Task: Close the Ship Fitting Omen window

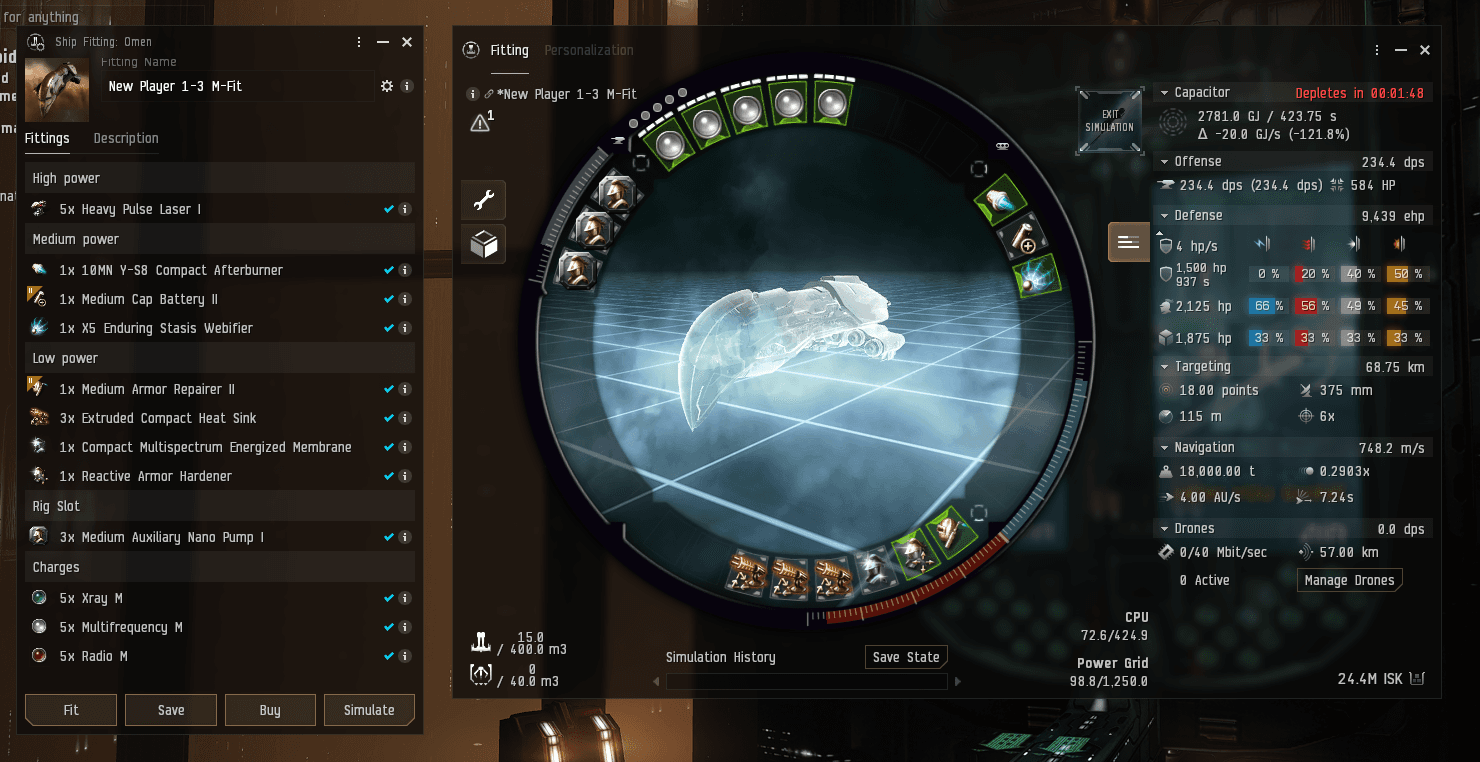Action: (407, 42)
